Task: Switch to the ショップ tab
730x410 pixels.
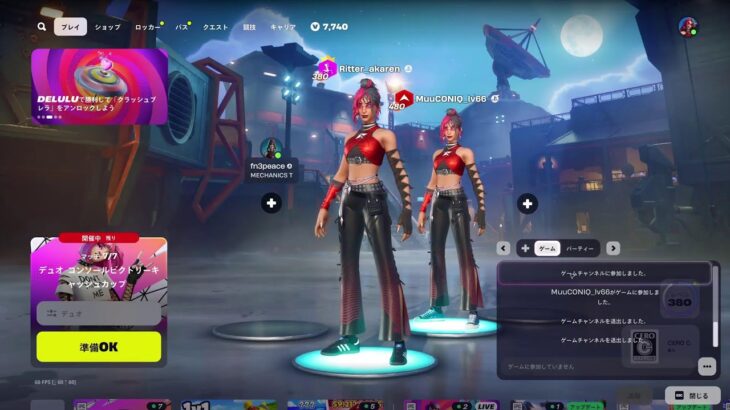Action: pos(107,27)
